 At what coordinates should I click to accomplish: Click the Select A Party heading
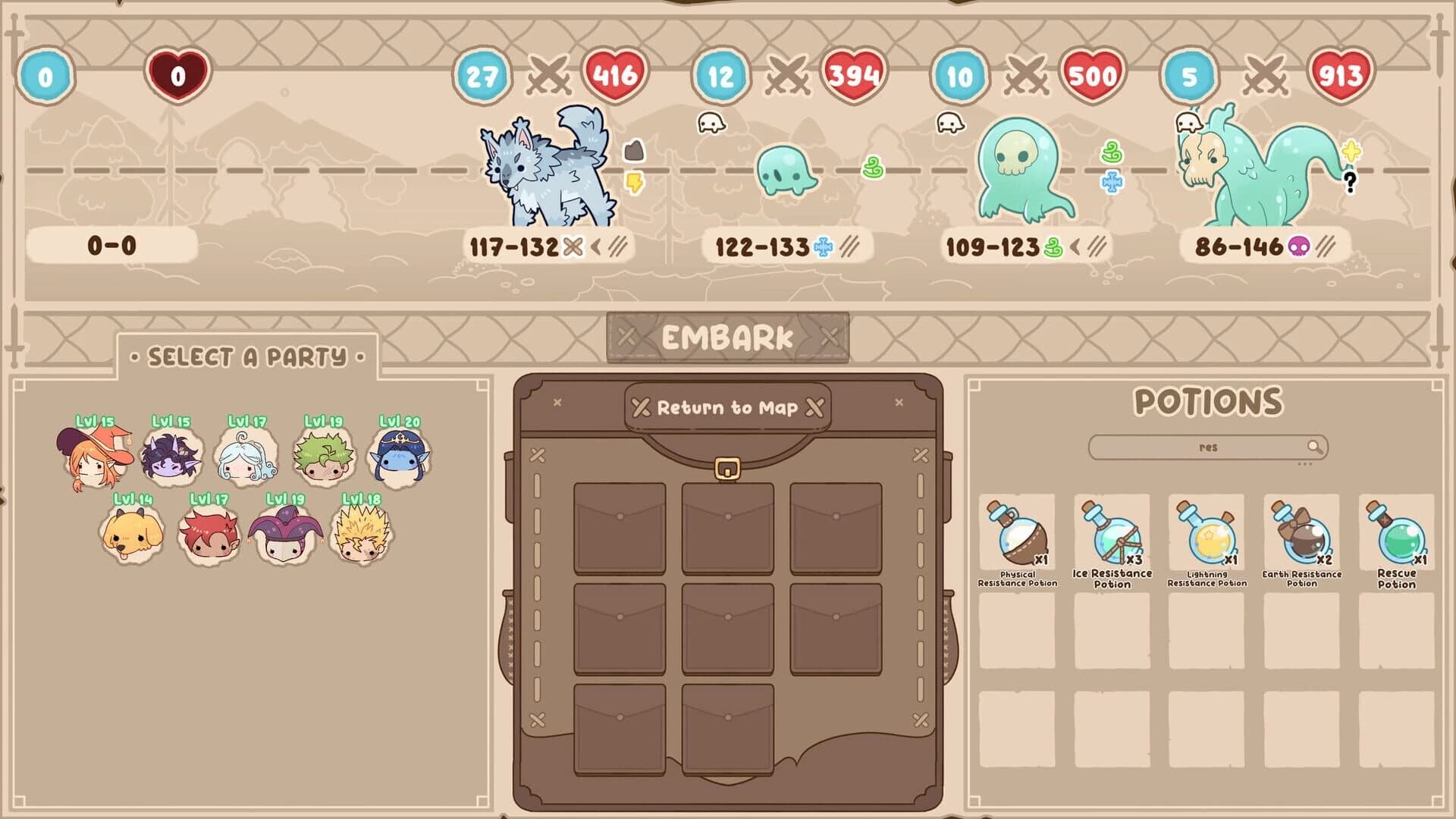pos(246,356)
